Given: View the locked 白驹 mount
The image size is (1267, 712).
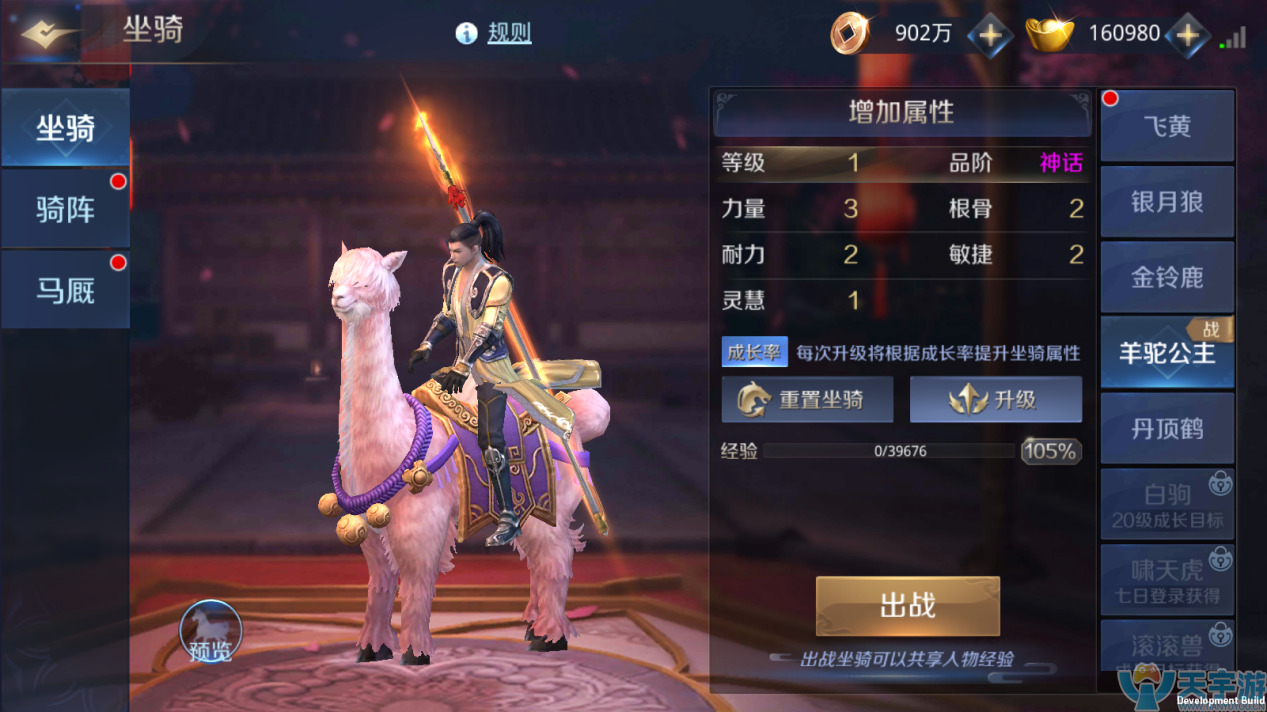Looking at the screenshot, I should [x=1167, y=505].
